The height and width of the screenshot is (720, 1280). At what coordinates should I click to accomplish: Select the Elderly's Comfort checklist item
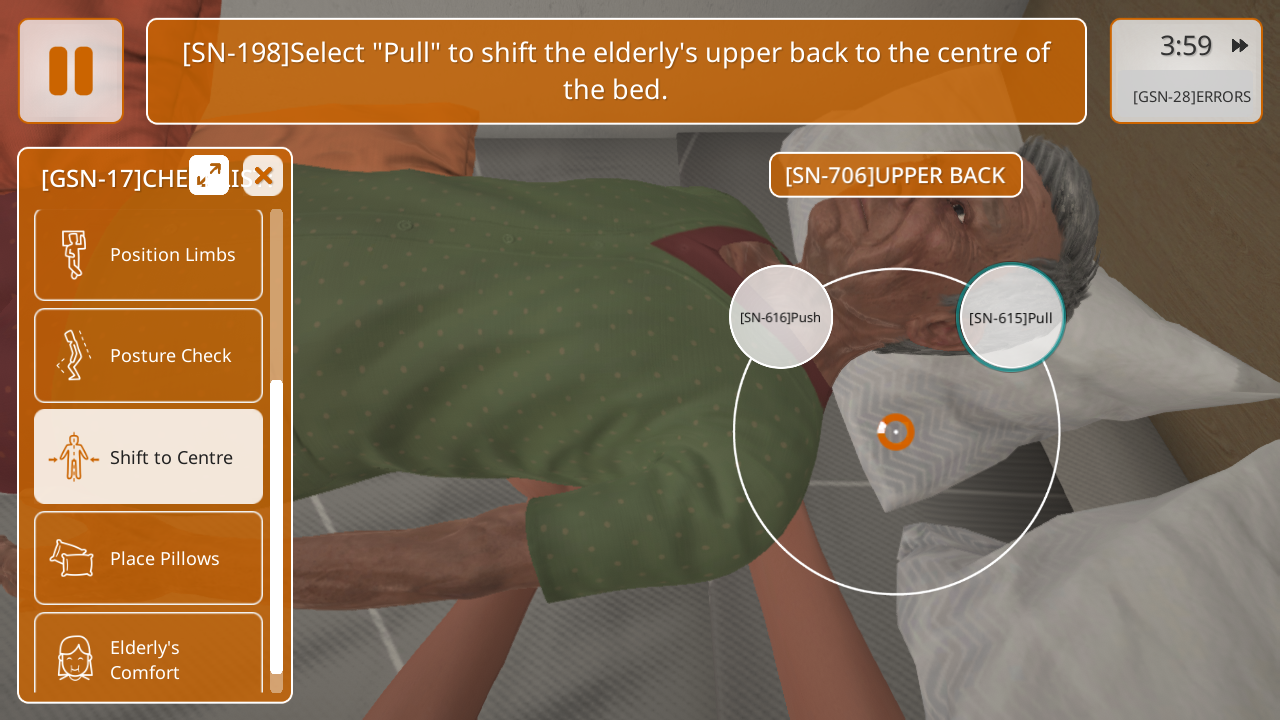(148, 656)
